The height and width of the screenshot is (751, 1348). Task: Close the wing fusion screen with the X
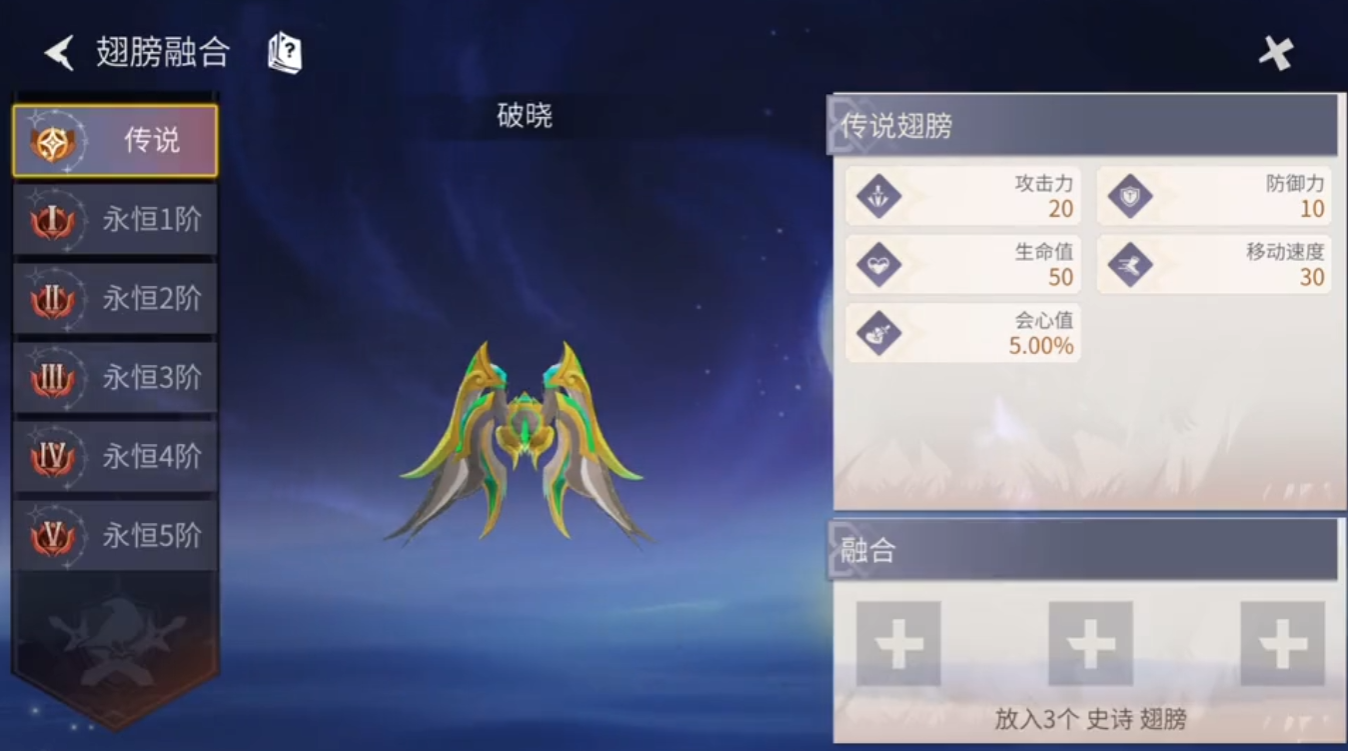coord(1275,52)
